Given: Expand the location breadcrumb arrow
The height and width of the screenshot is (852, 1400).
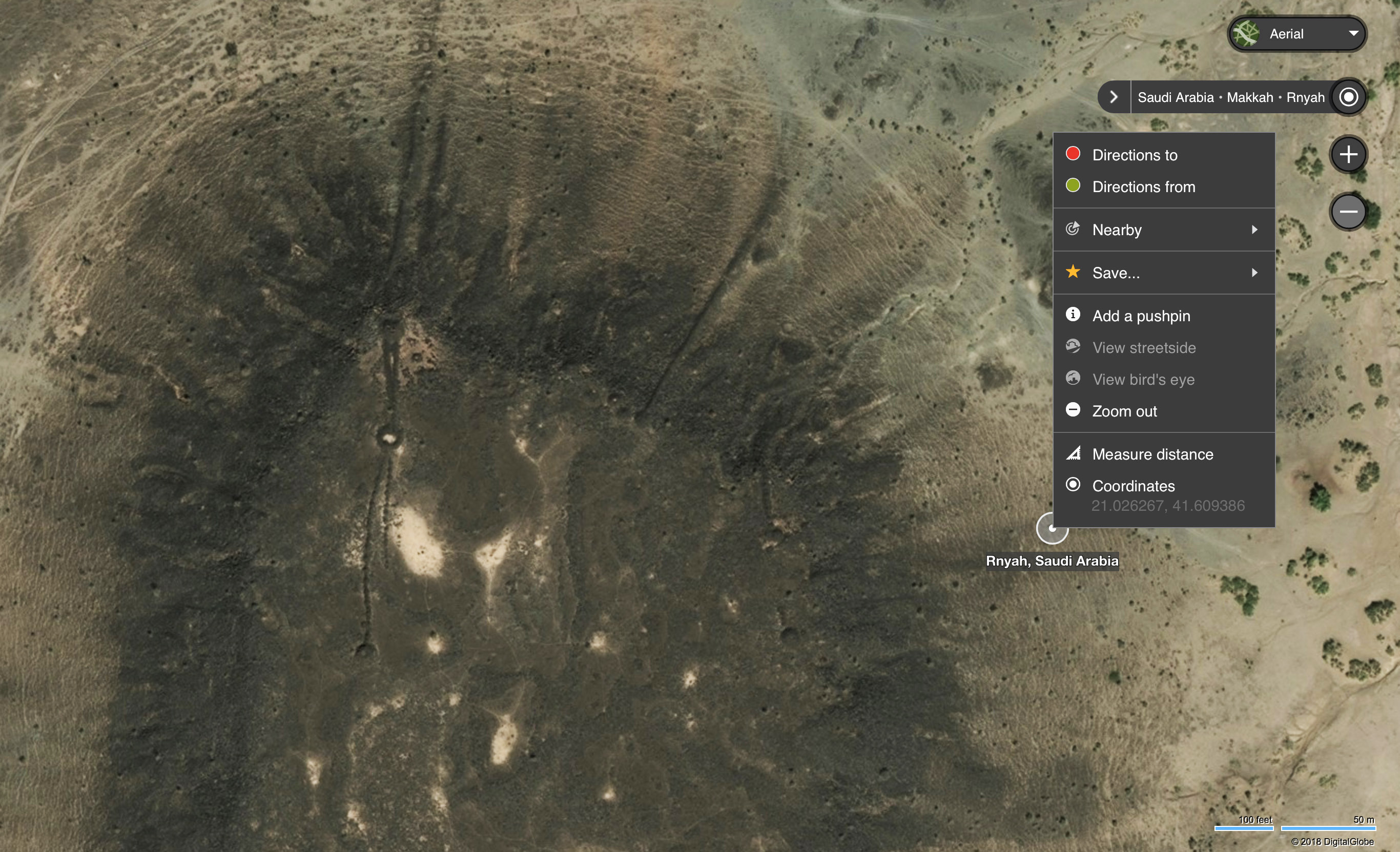Looking at the screenshot, I should [1114, 97].
